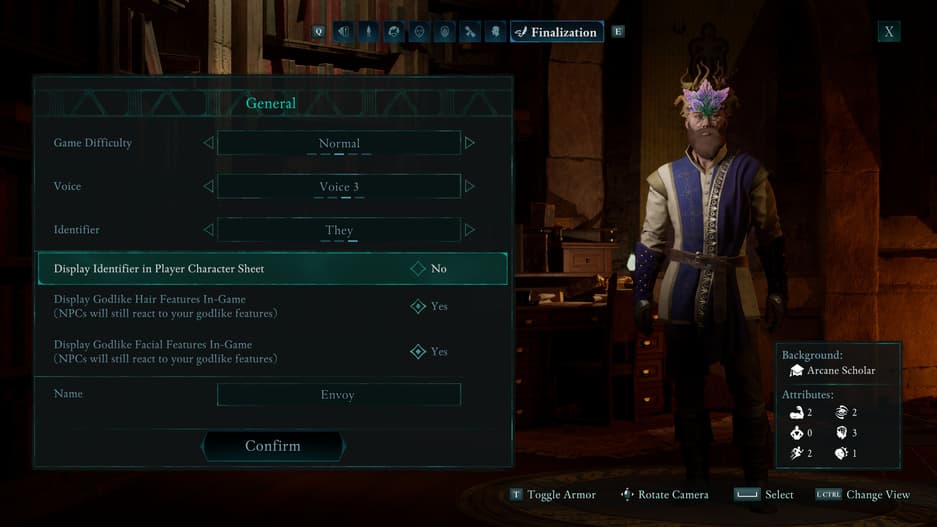Change Identifier using the right arrow

(470, 230)
